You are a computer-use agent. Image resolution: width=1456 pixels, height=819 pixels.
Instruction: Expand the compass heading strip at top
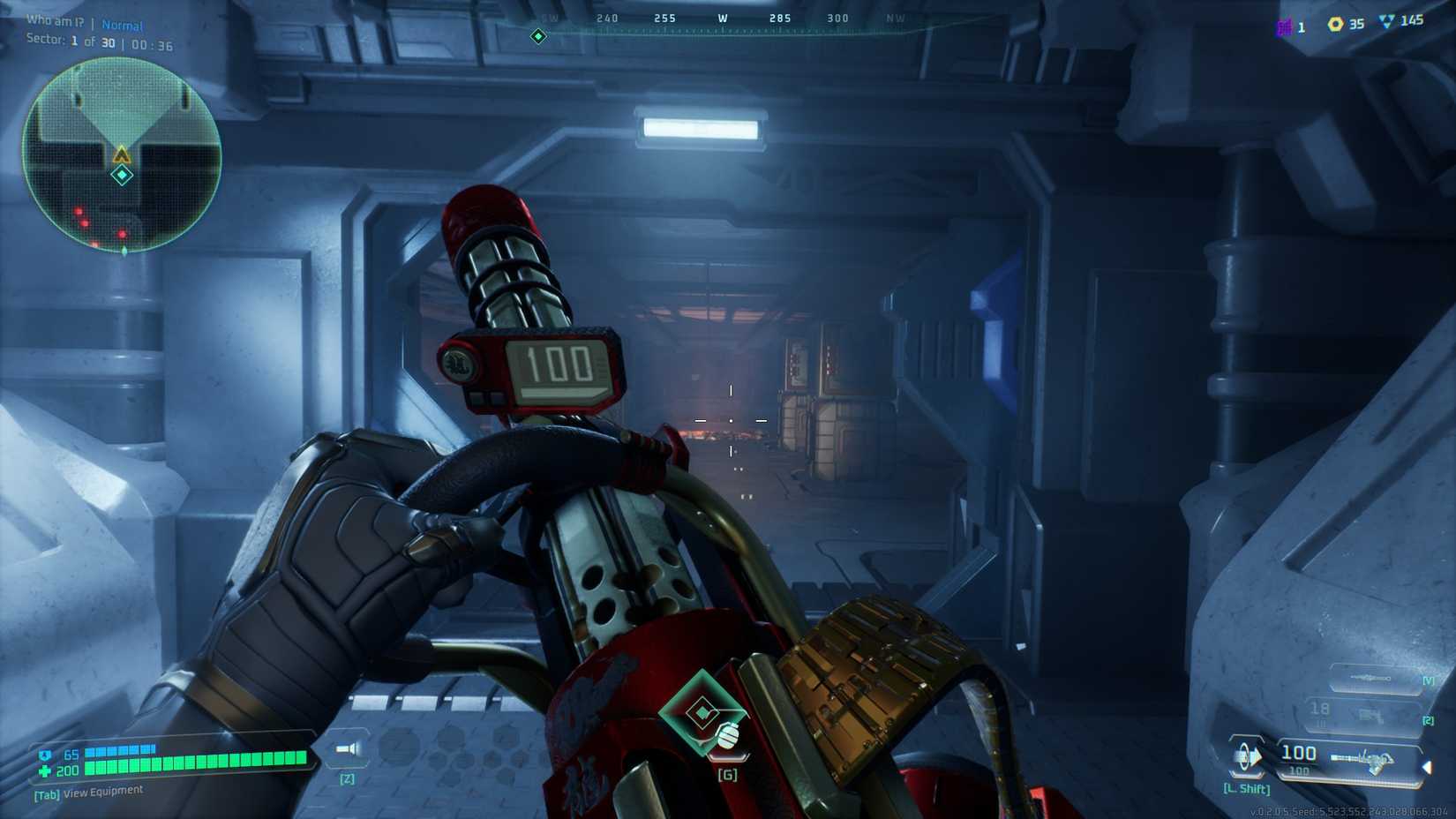[x=724, y=18]
